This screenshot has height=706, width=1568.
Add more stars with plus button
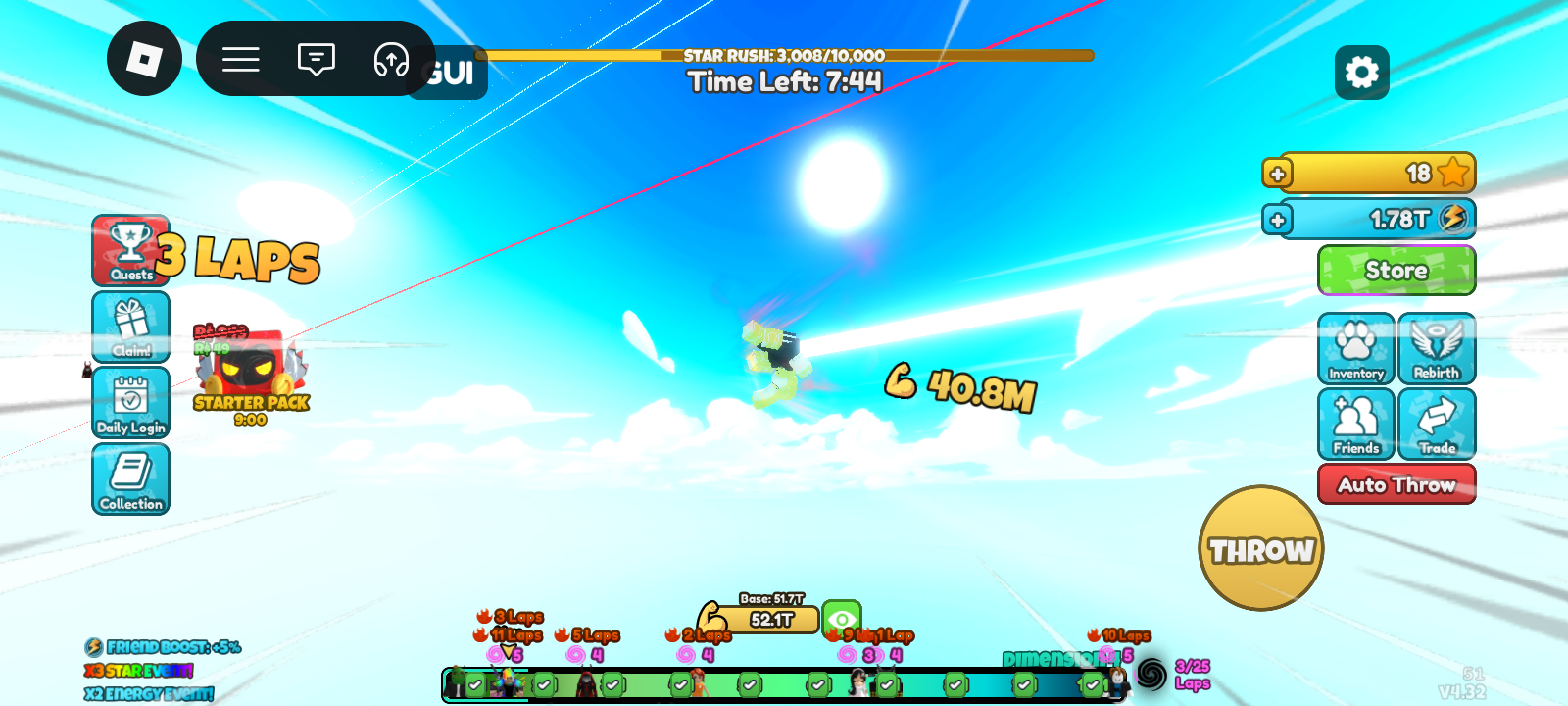[x=1277, y=174]
